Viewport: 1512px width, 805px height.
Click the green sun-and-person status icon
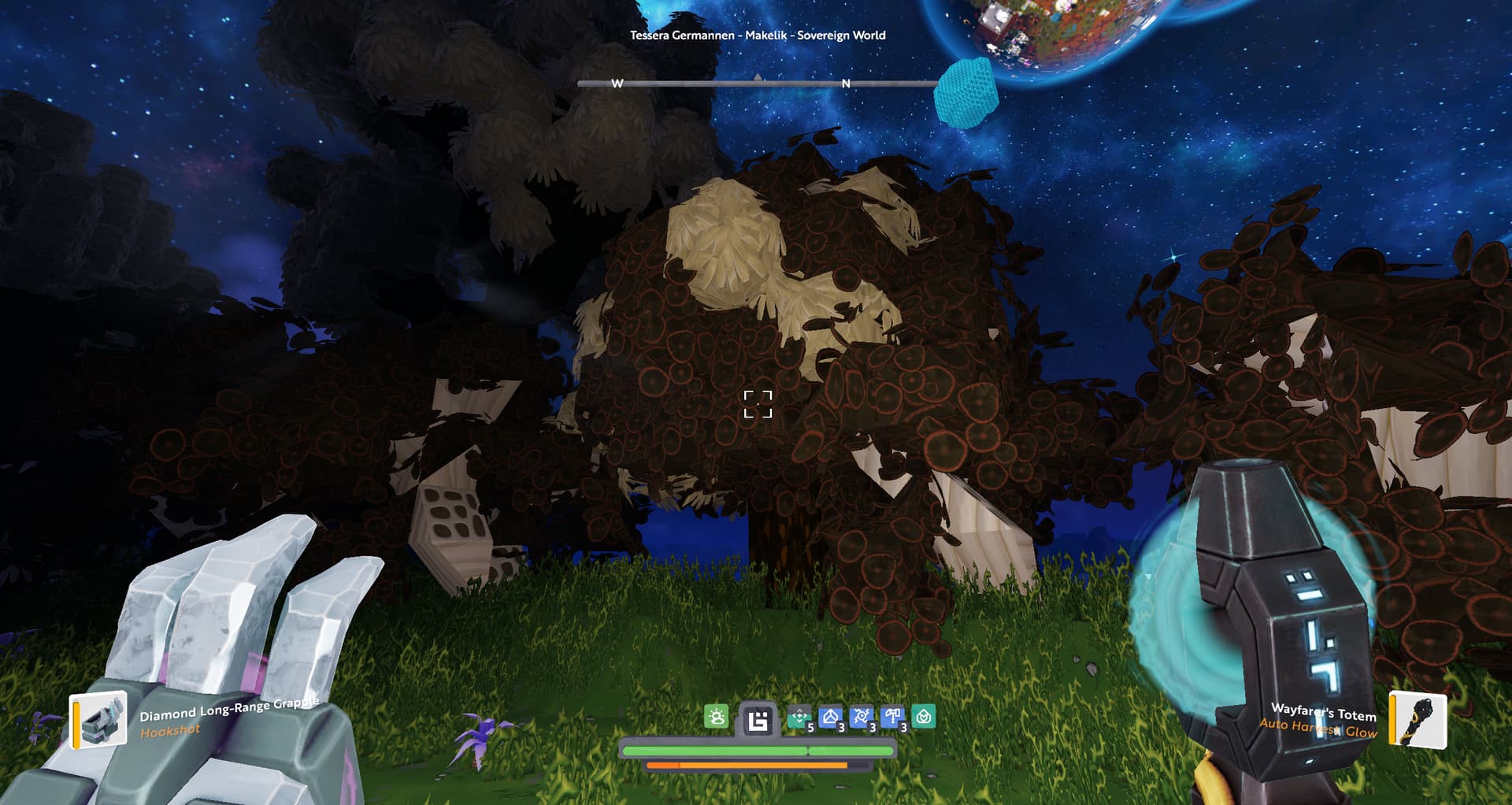point(716,717)
